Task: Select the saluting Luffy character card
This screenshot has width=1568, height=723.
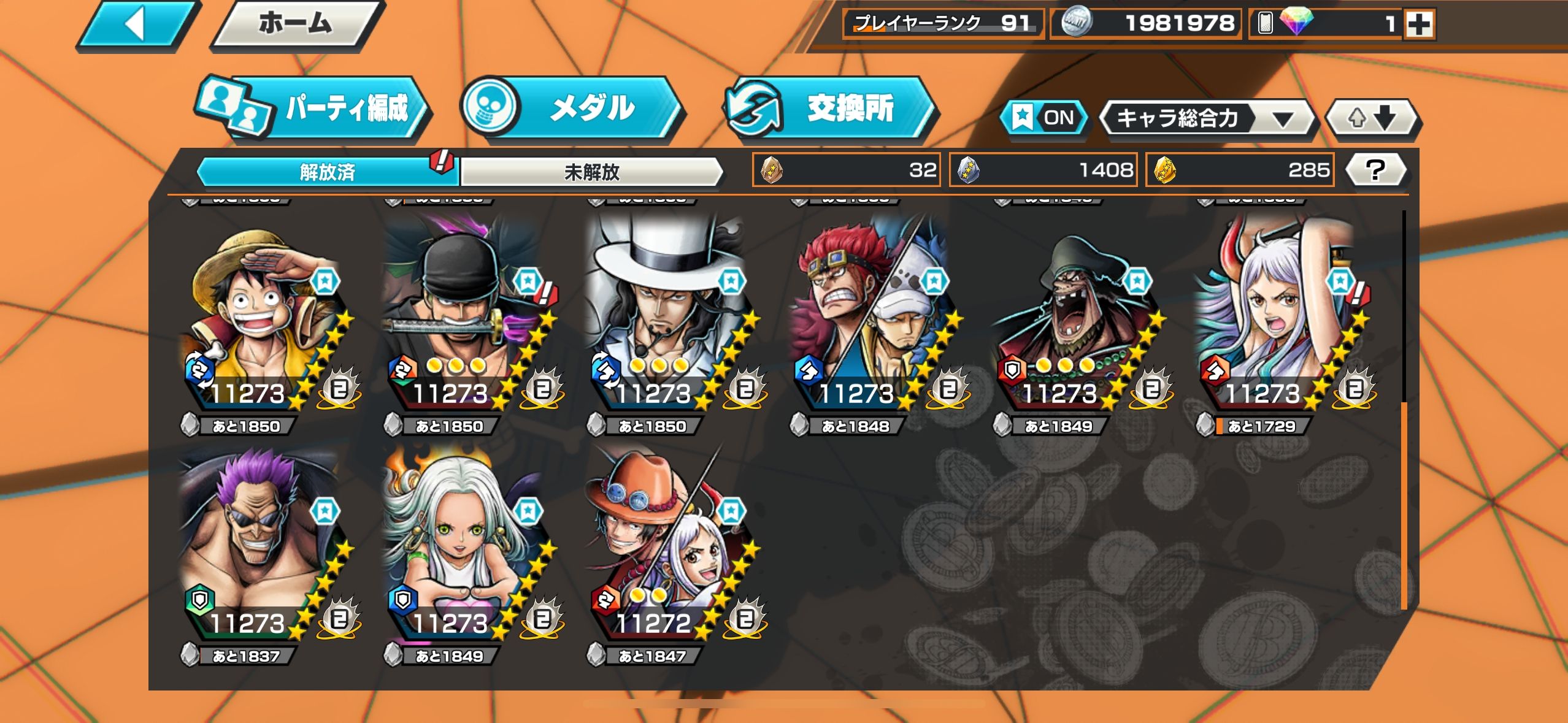Action: [x=264, y=319]
